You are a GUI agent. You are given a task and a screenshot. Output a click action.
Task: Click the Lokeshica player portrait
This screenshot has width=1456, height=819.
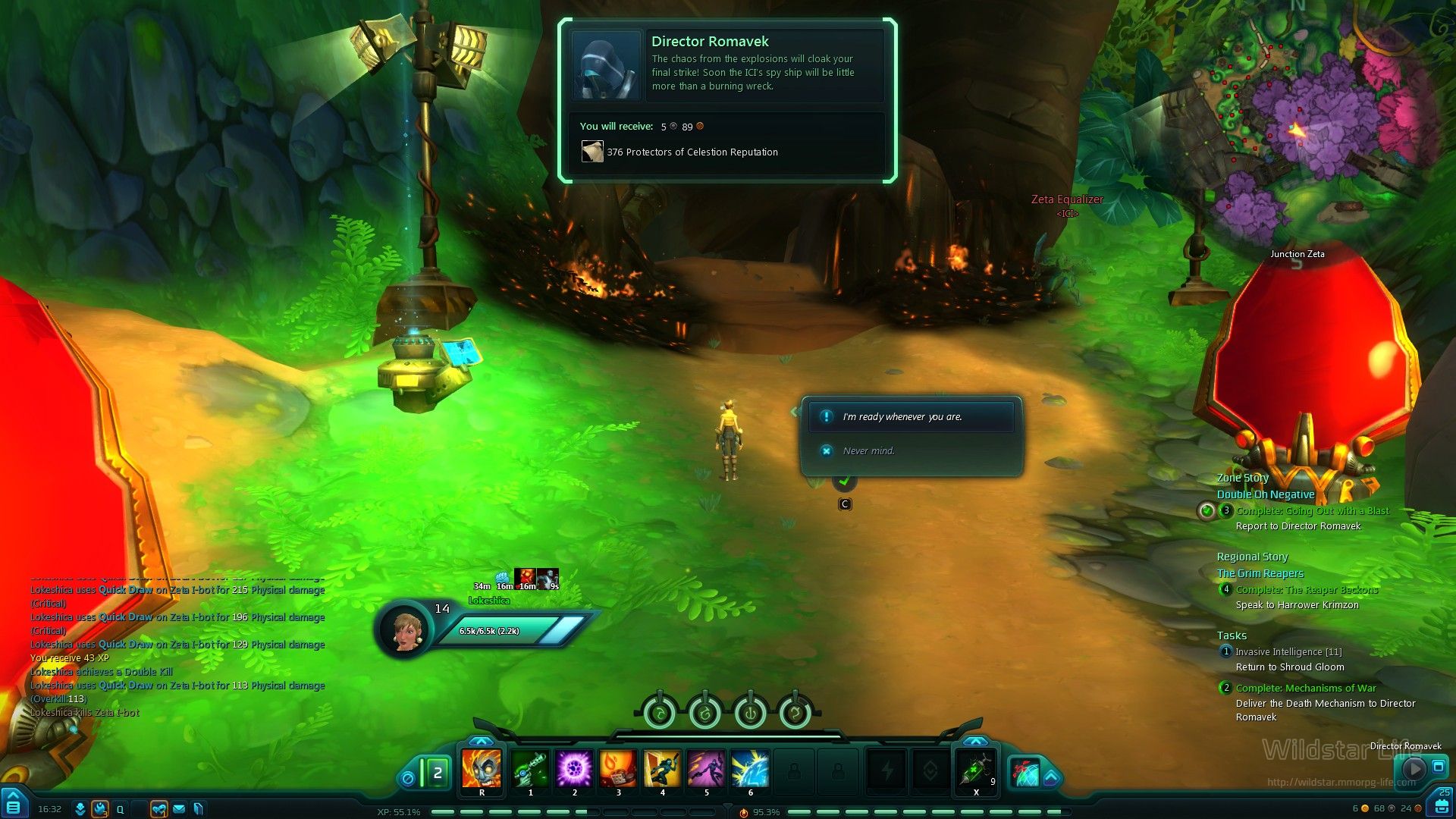[x=406, y=629]
